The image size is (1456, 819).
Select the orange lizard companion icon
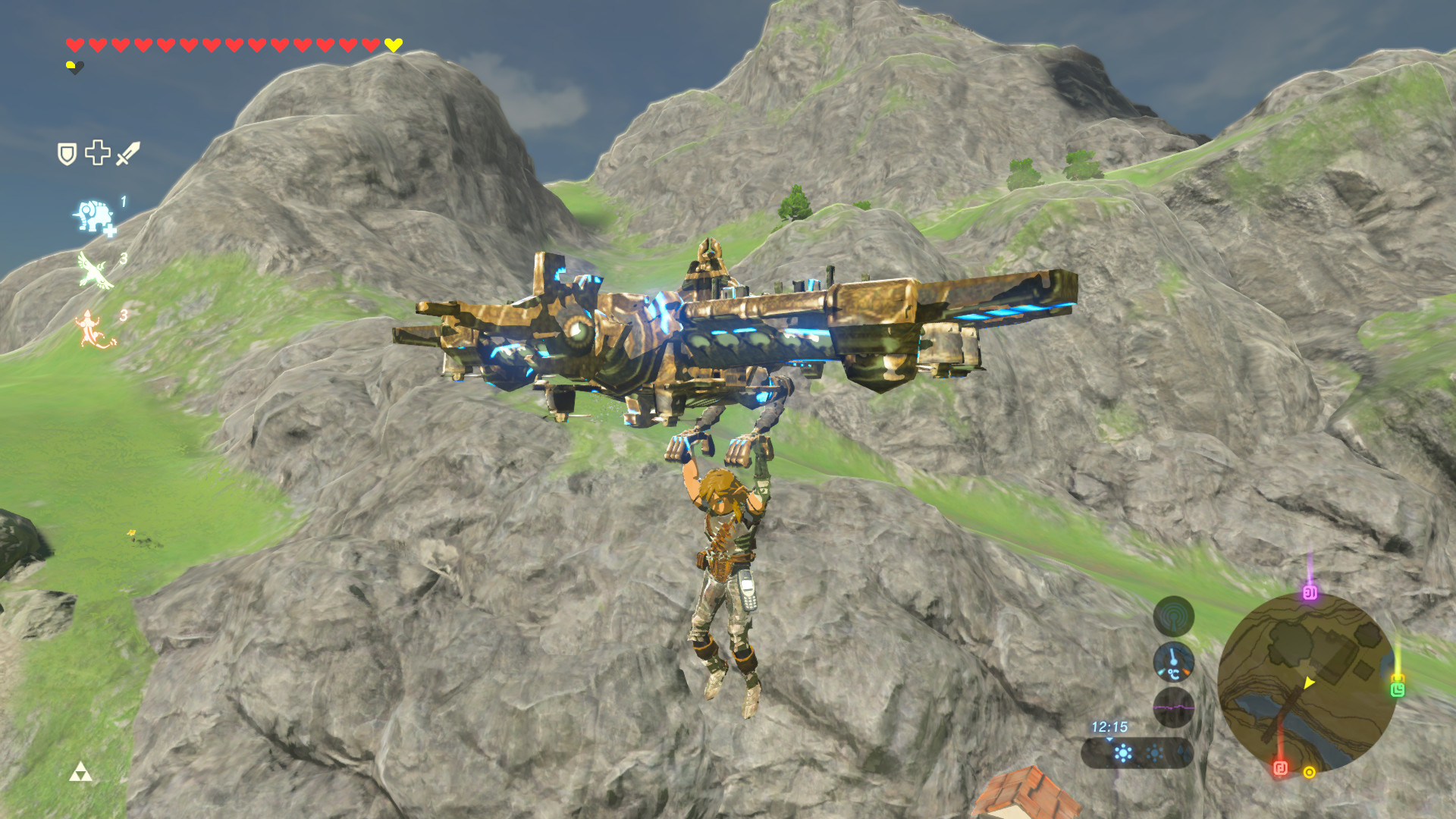coord(91,326)
